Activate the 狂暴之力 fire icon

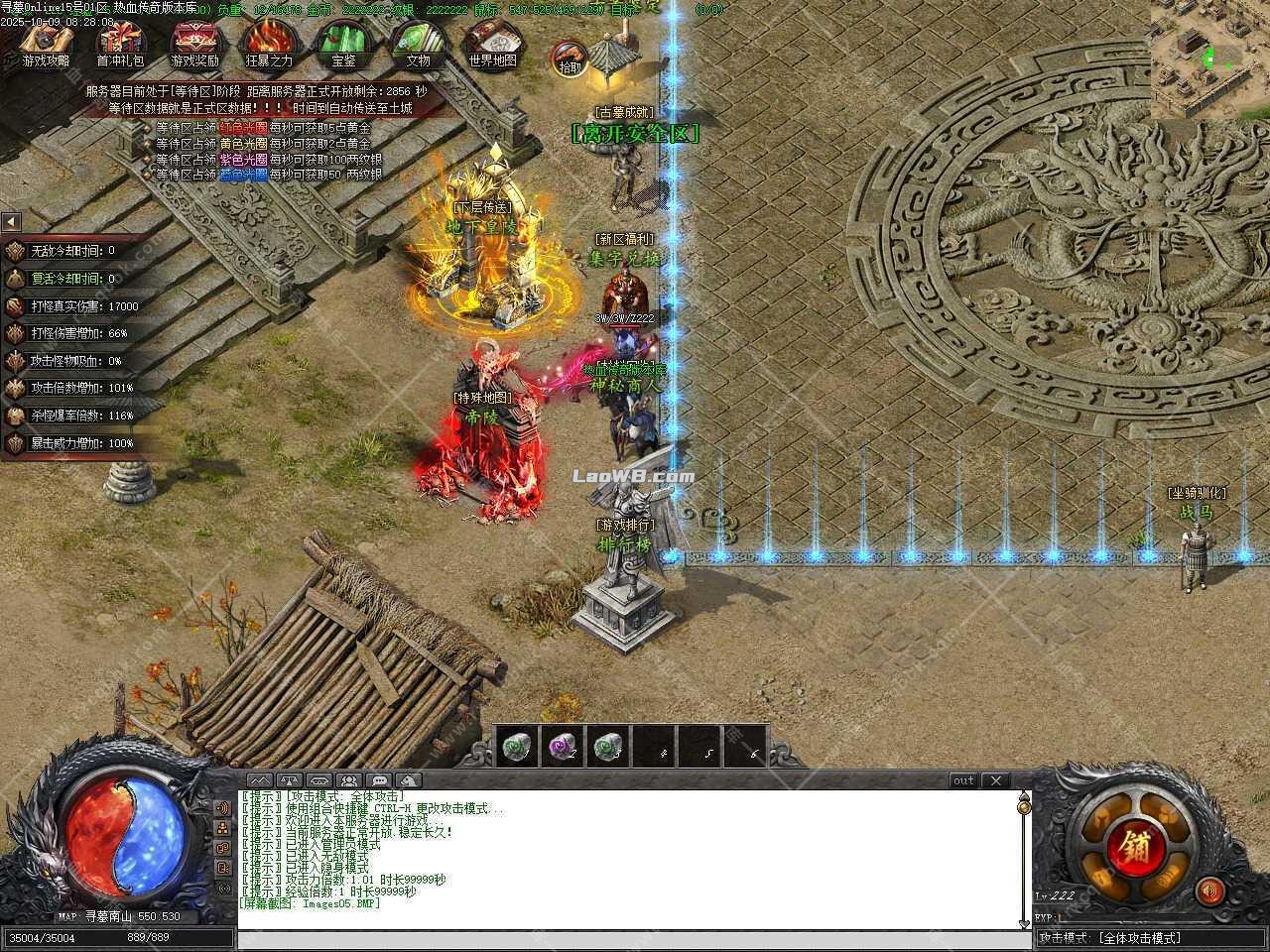point(269,44)
